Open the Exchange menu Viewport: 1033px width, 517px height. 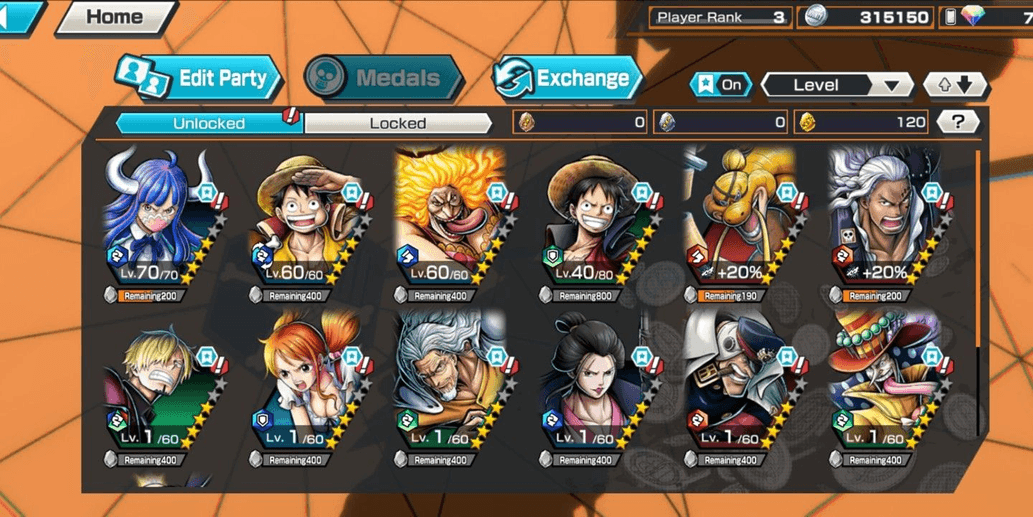566,78
